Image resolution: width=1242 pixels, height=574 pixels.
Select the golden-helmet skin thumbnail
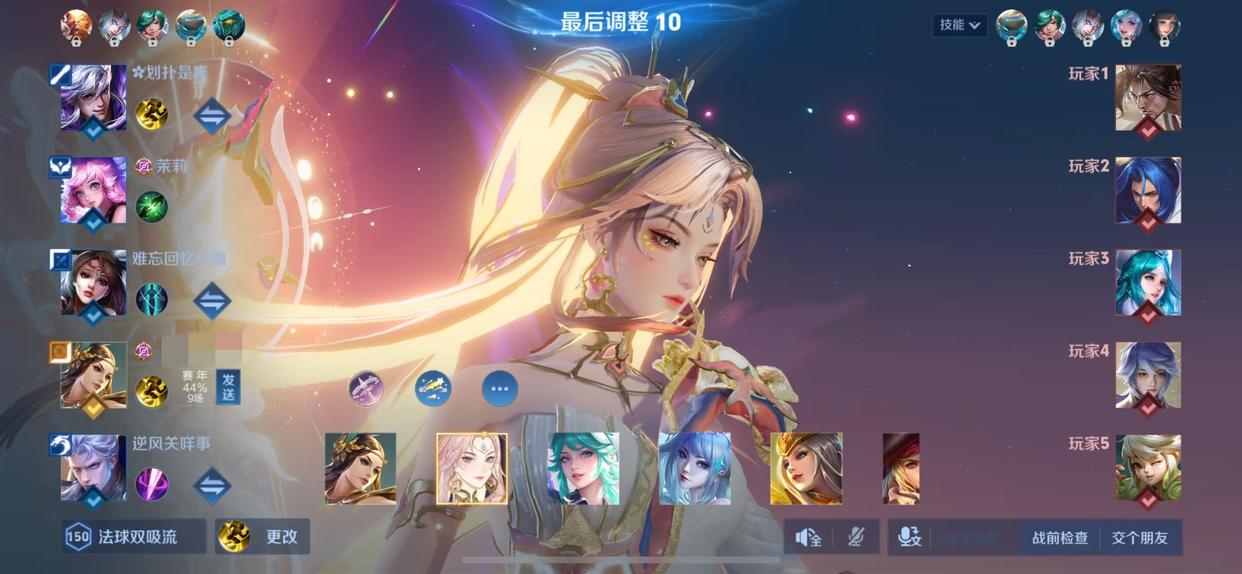(x=806, y=468)
